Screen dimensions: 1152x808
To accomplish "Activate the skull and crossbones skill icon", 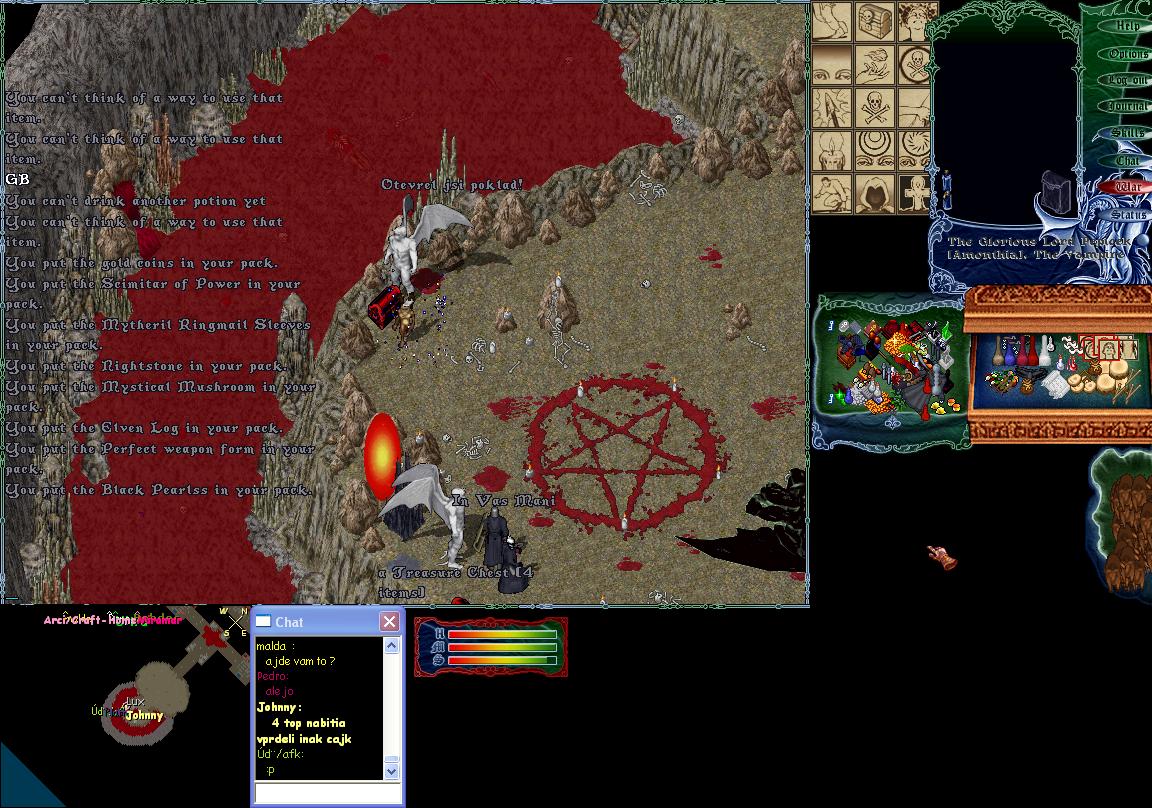I will pyautogui.click(x=874, y=107).
